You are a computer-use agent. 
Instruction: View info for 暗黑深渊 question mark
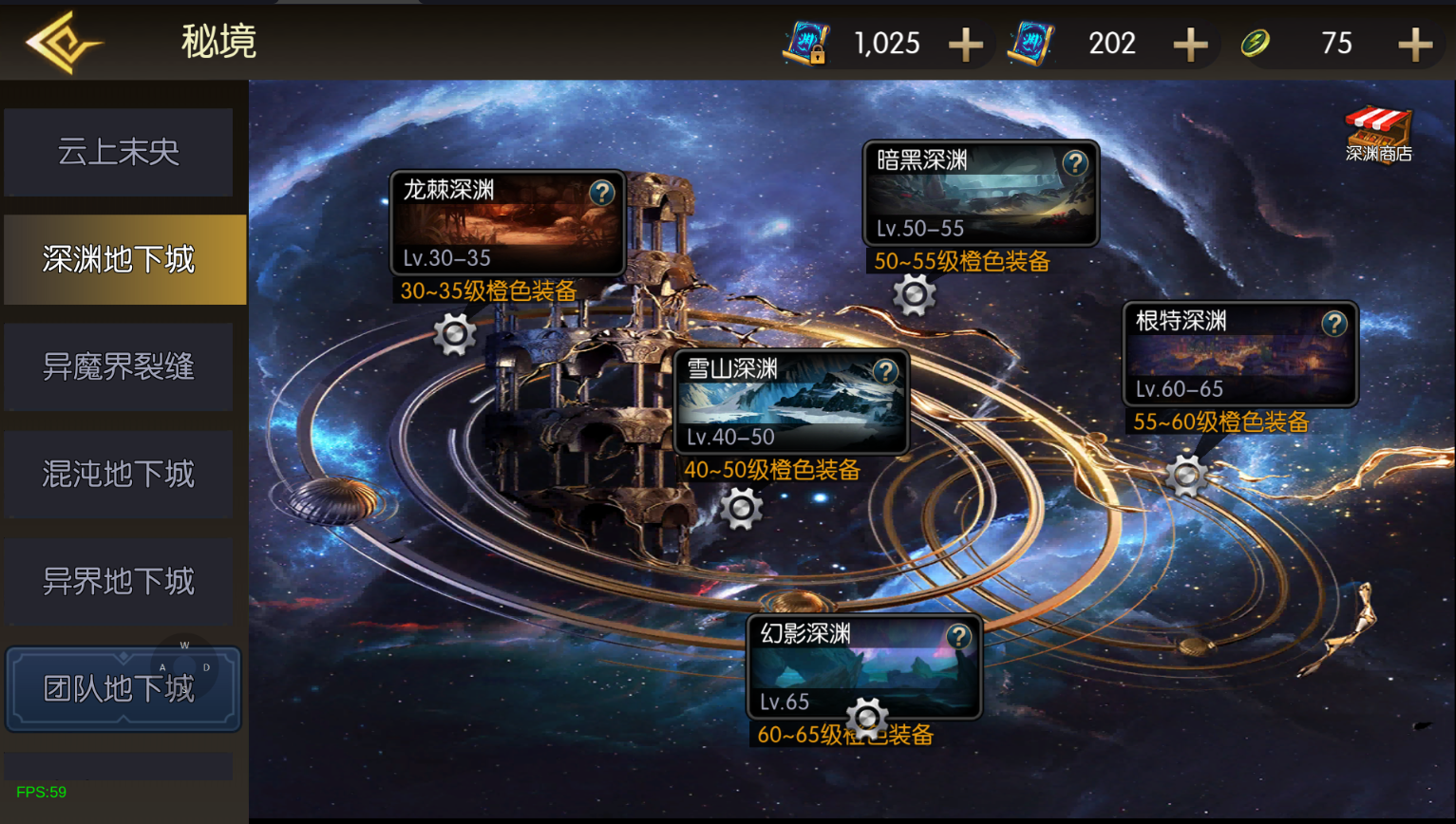pos(1075,163)
